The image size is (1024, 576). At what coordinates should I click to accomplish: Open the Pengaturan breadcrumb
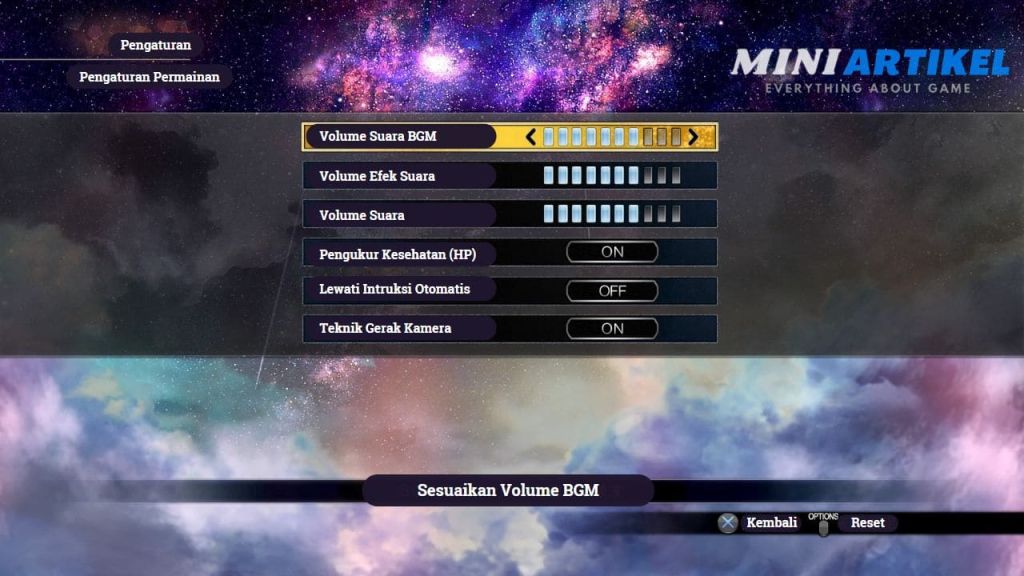(x=155, y=45)
